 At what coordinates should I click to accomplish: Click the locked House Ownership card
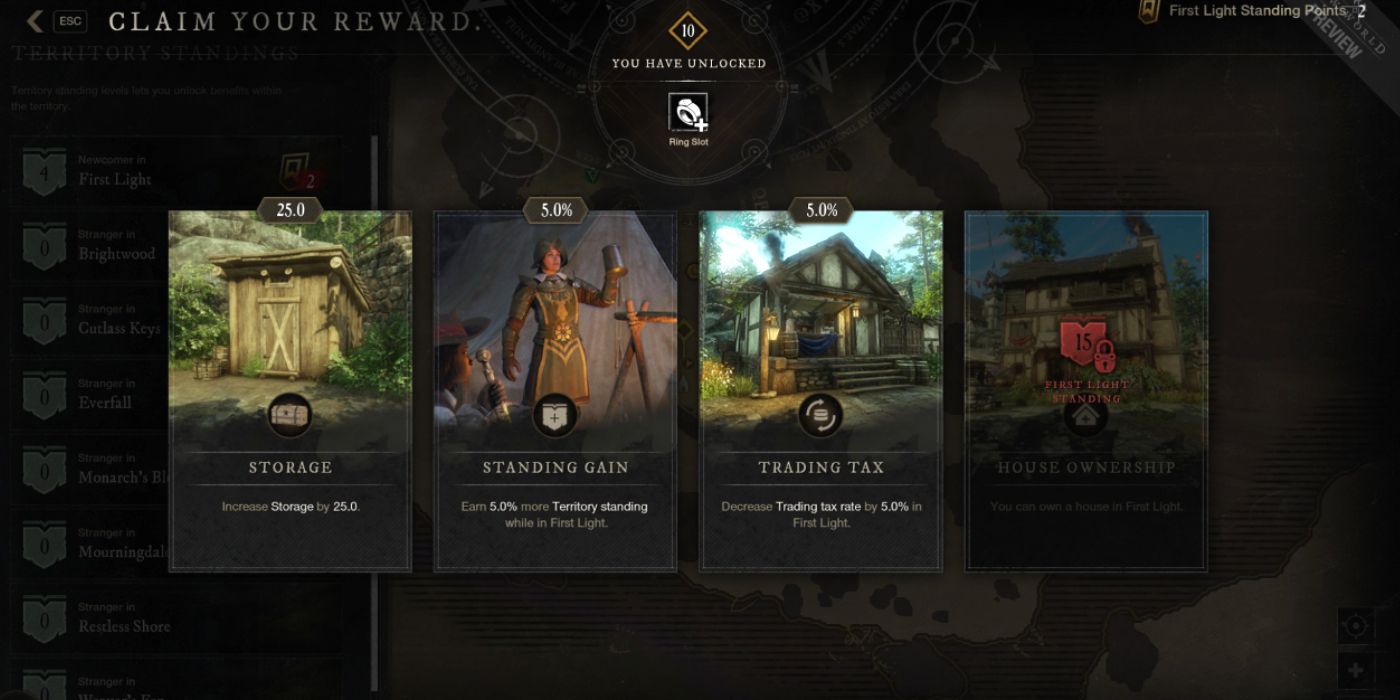[1086, 391]
